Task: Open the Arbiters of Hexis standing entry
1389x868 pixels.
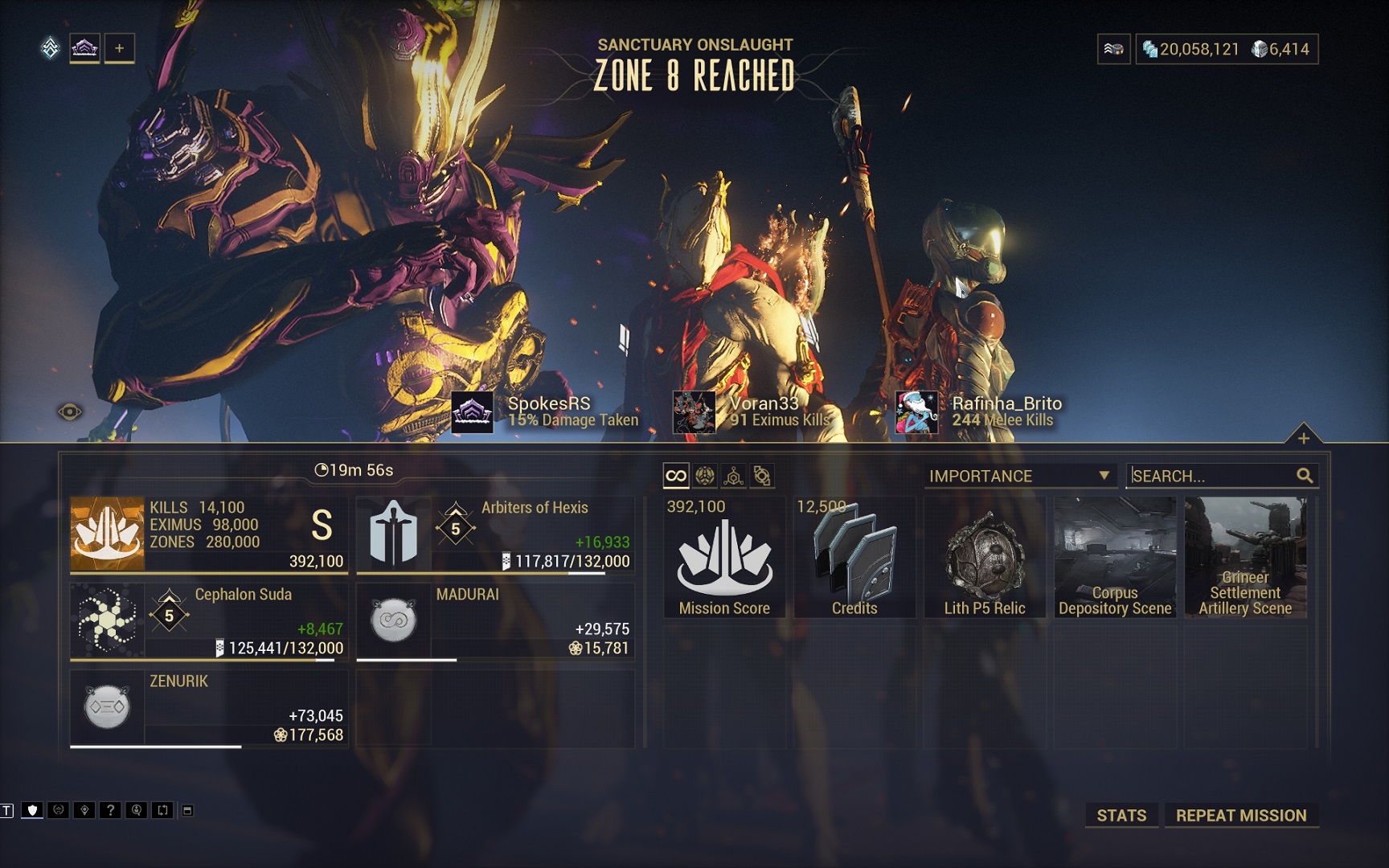Action: point(495,534)
